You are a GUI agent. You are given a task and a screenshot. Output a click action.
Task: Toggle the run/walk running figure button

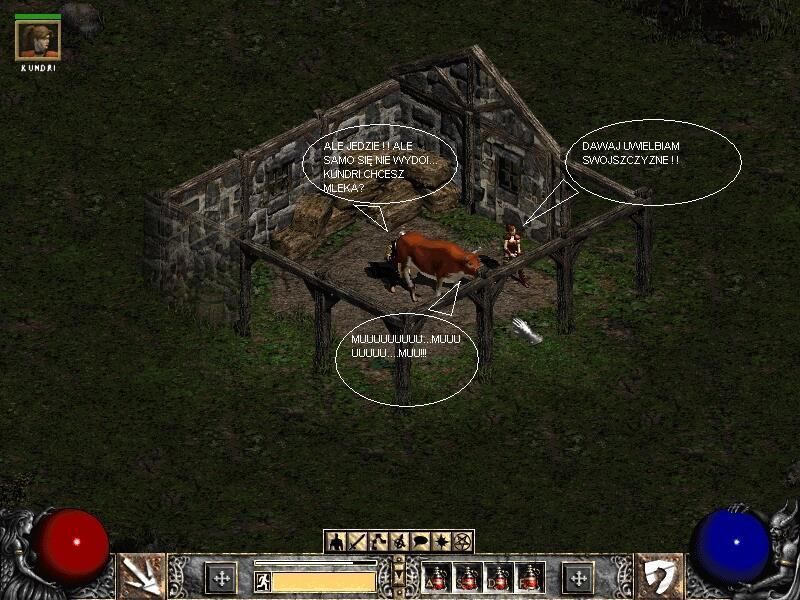[263, 580]
